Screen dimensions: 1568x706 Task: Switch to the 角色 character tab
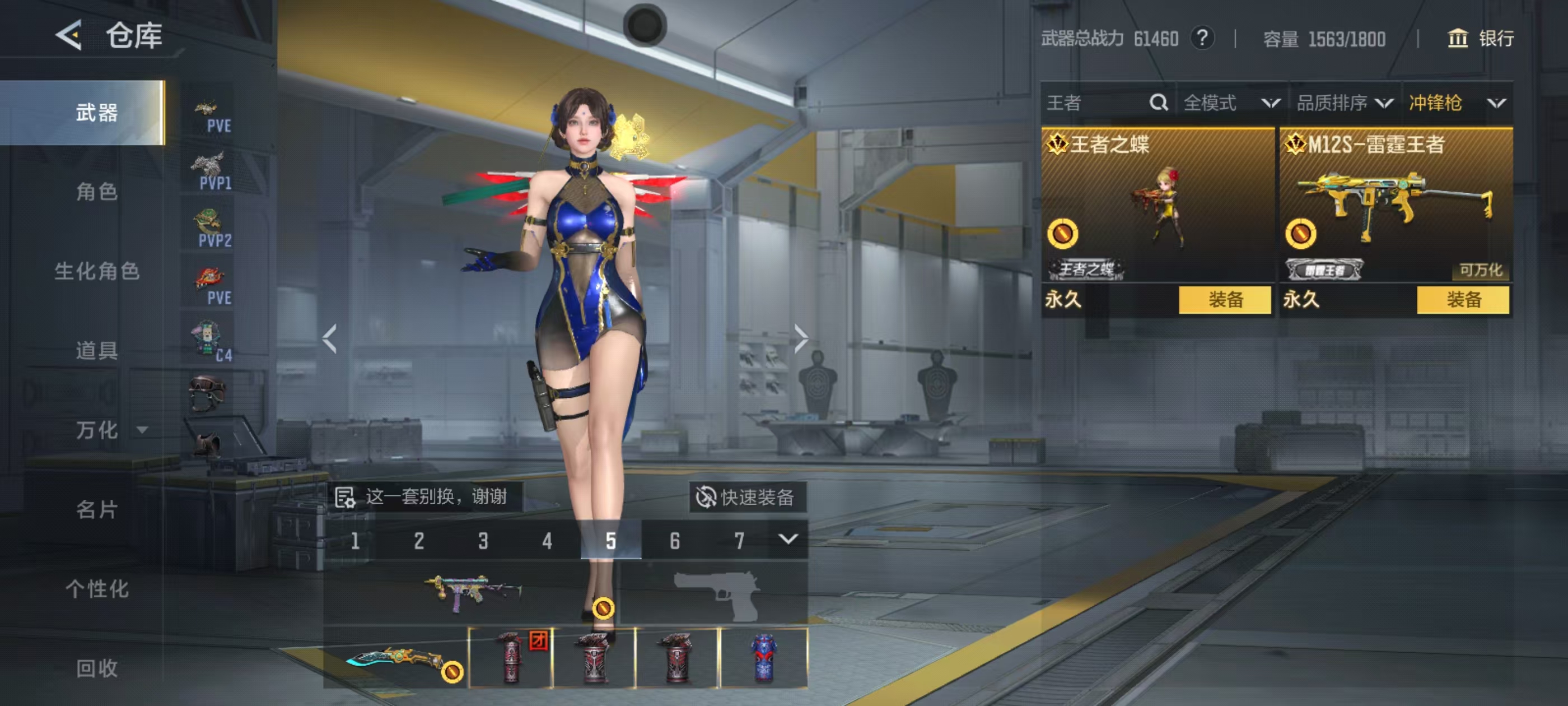click(x=96, y=192)
